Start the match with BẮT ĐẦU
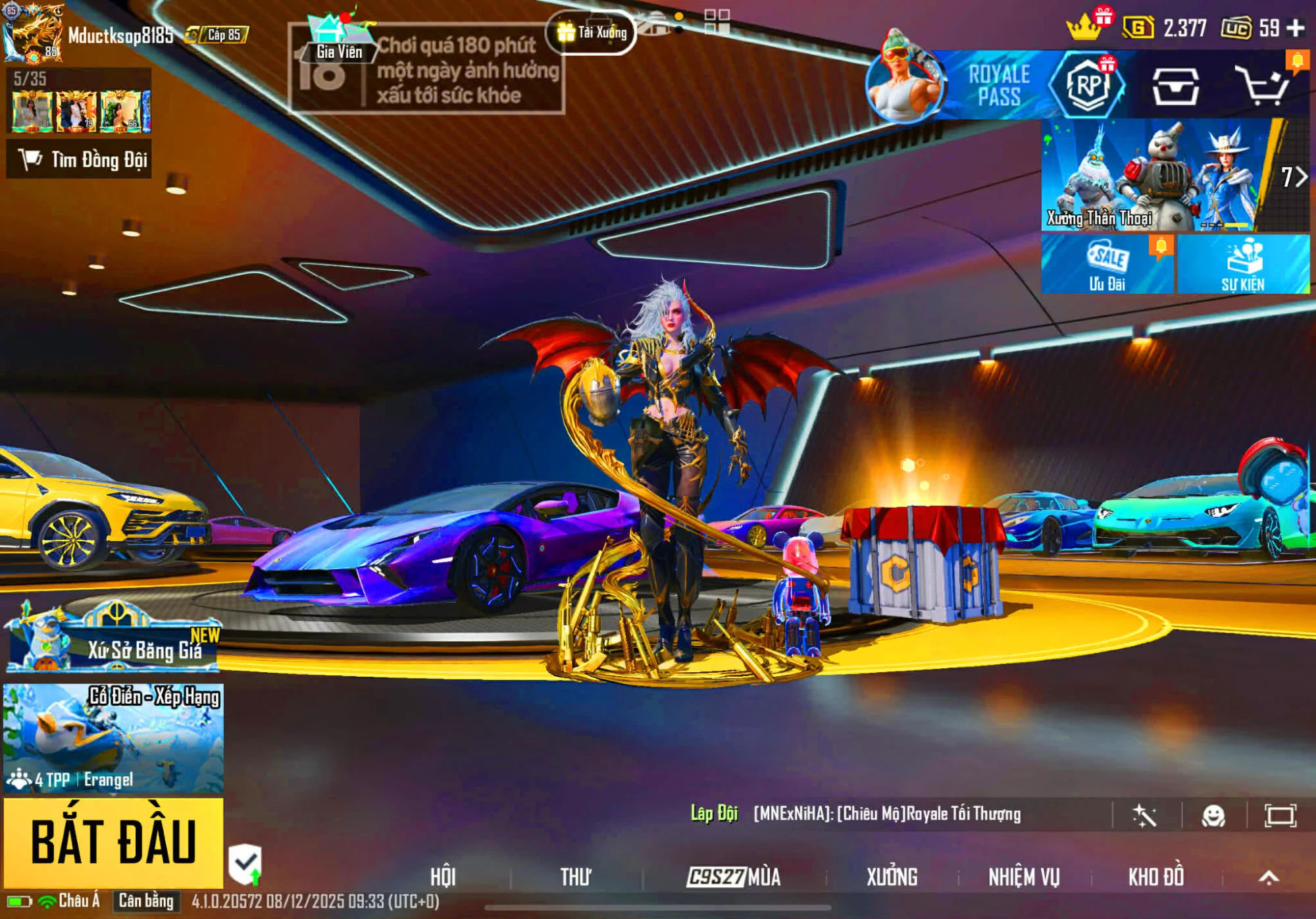The height and width of the screenshot is (919, 1316). tap(113, 842)
